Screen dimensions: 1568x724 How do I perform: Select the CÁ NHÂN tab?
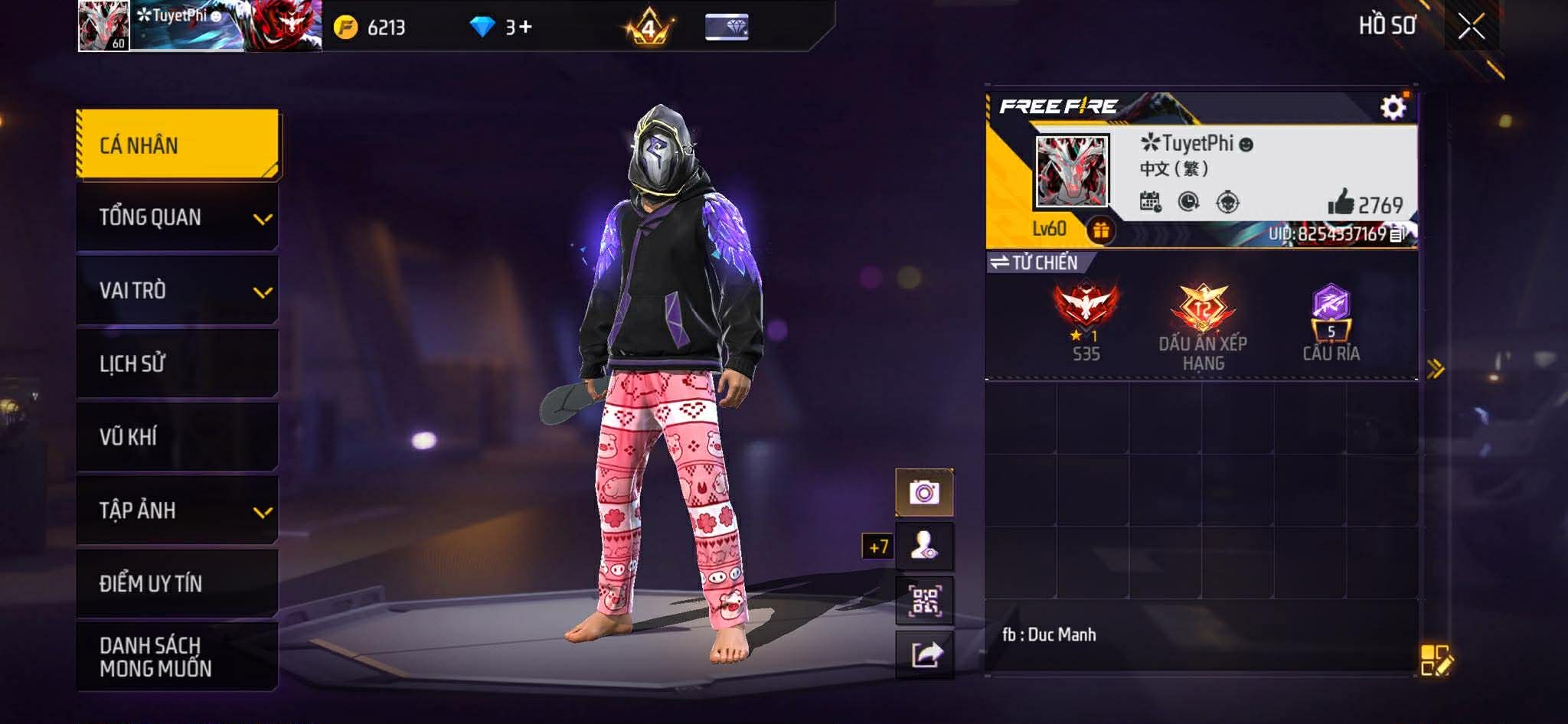pyautogui.click(x=178, y=145)
